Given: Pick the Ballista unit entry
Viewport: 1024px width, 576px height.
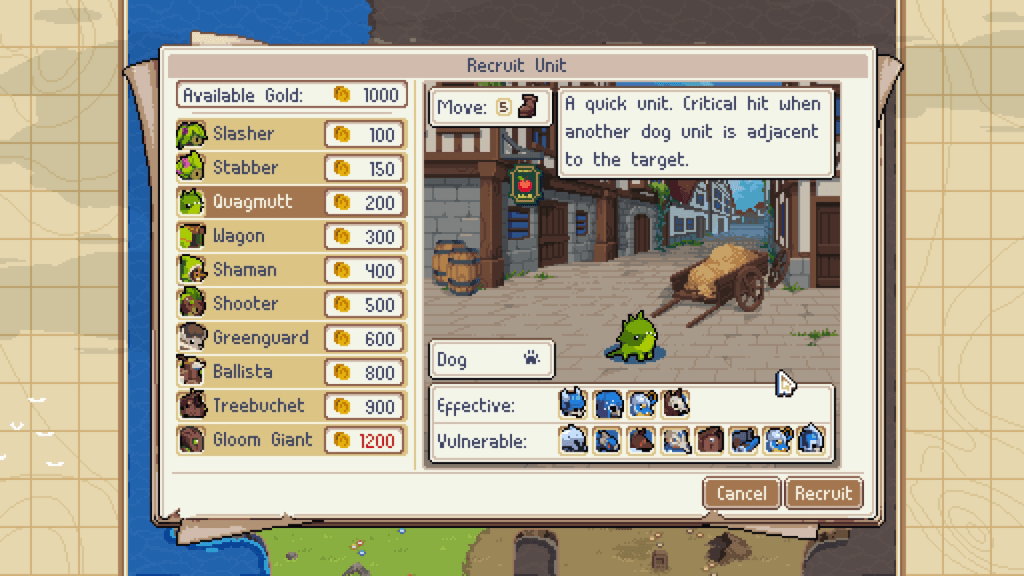Looking at the screenshot, I should [291, 372].
